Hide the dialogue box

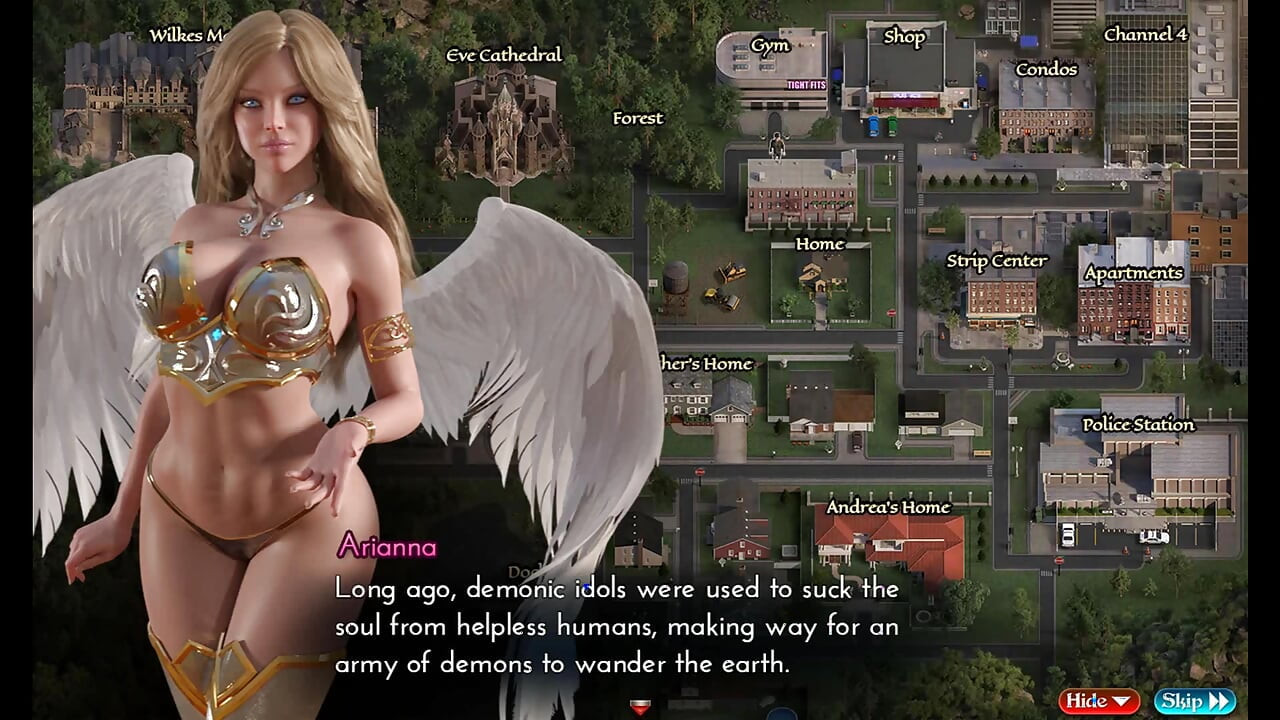click(1098, 701)
